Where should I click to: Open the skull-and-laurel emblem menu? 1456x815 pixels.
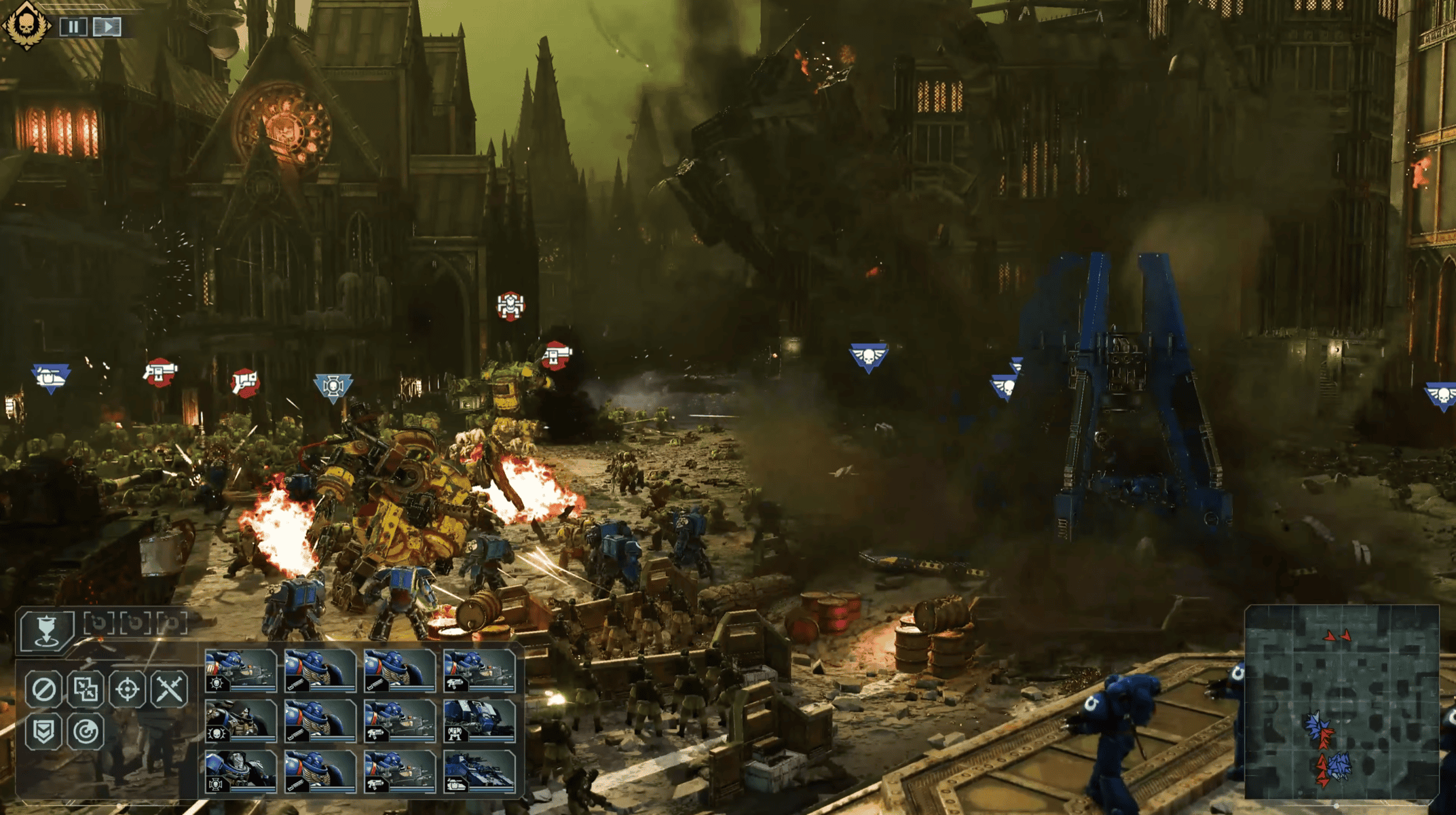[26, 25]
